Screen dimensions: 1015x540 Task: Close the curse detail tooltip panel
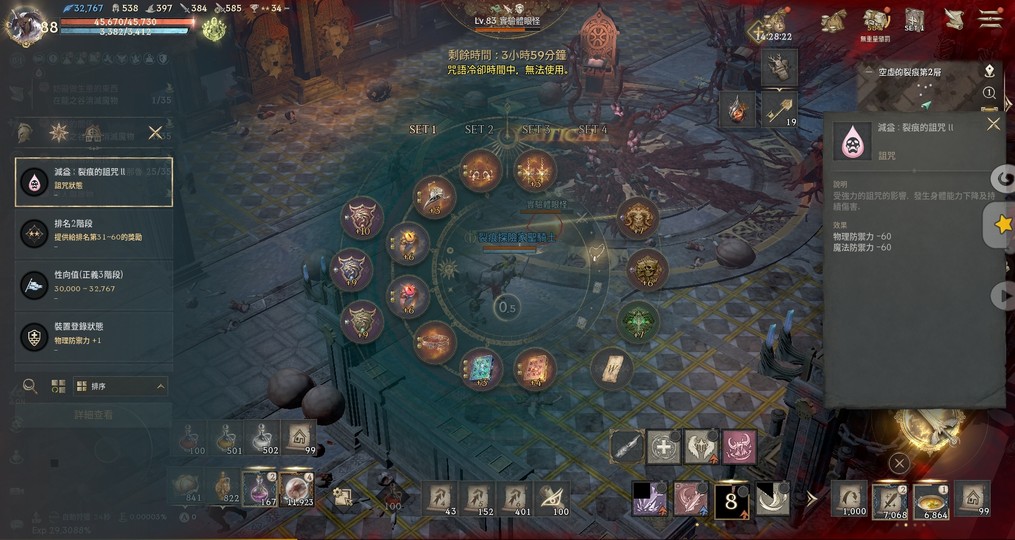pyautogui.click(x=993, y=124)
